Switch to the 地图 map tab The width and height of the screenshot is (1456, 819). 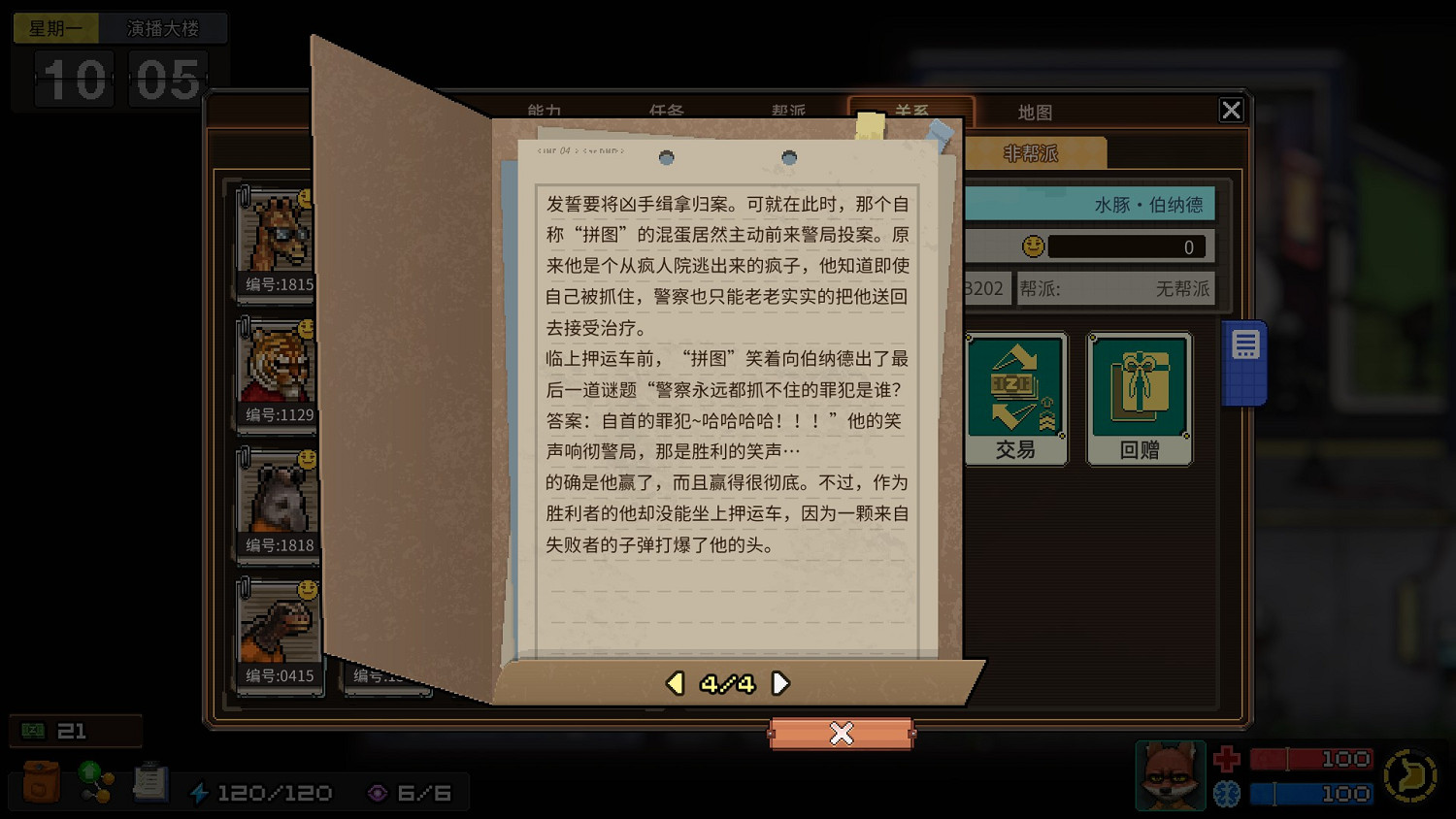pos(1035,112)
